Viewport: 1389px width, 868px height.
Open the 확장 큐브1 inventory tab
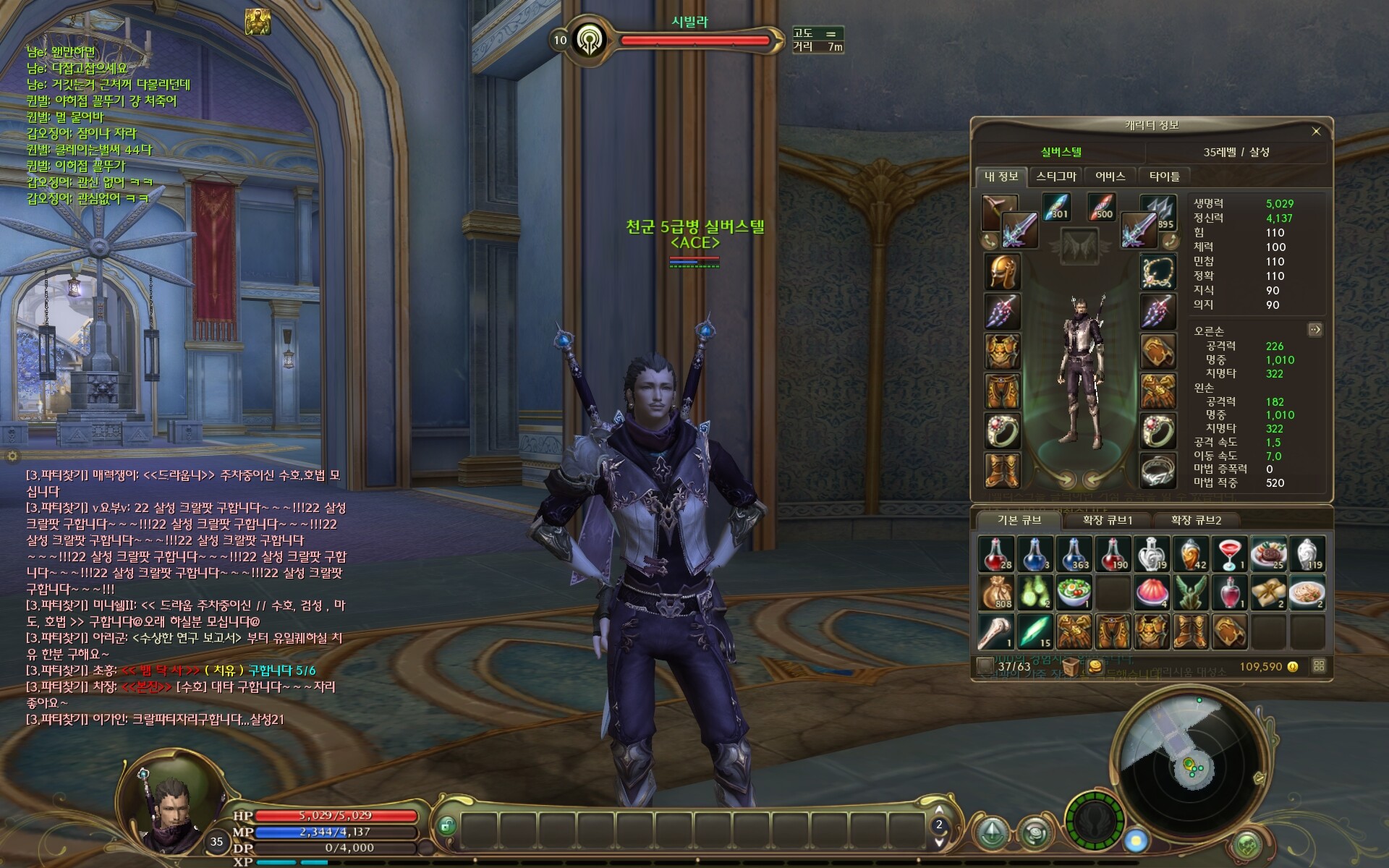pos(1107,520)
